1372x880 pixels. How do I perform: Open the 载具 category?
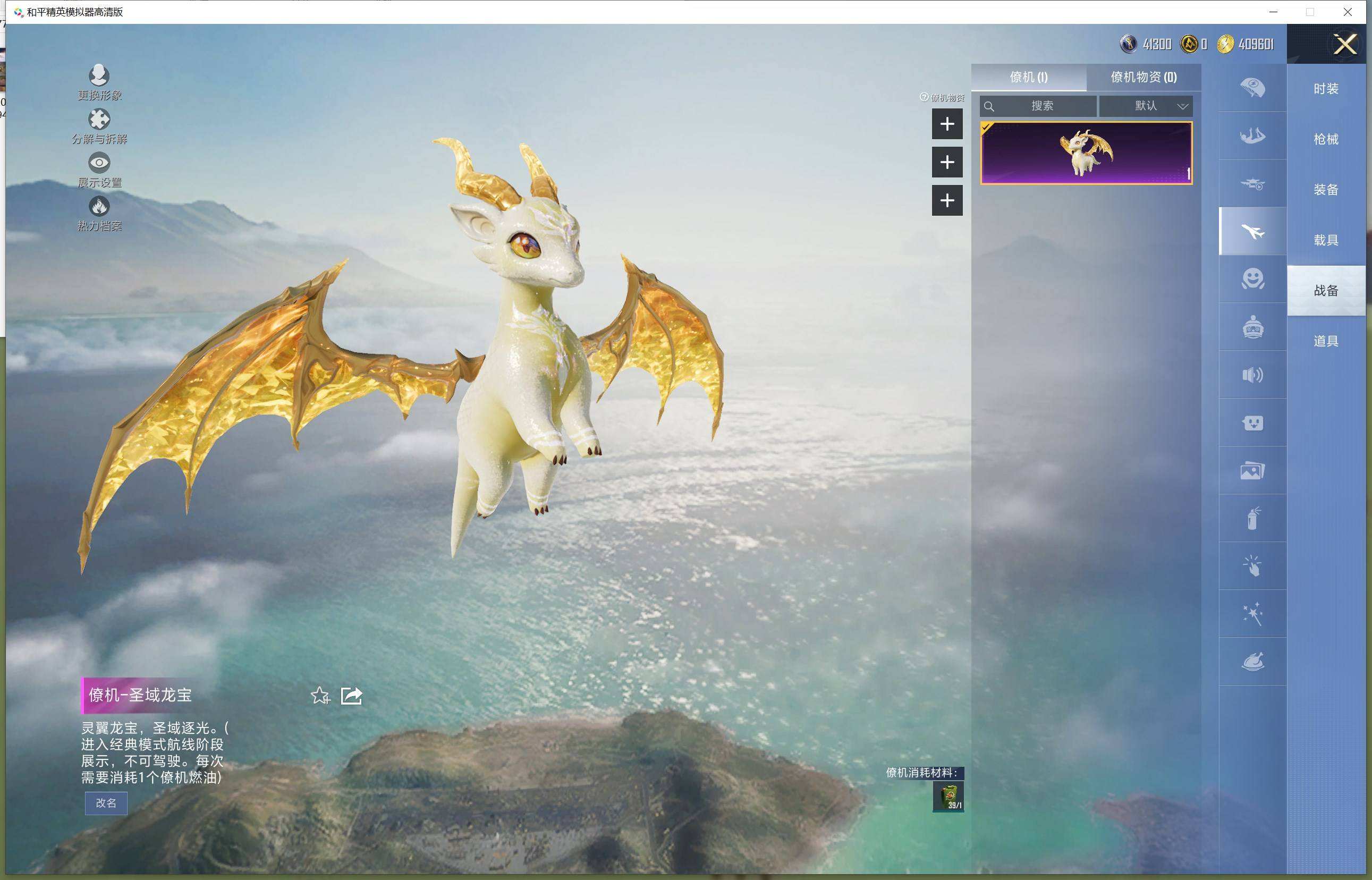[x=1326, y=240]
